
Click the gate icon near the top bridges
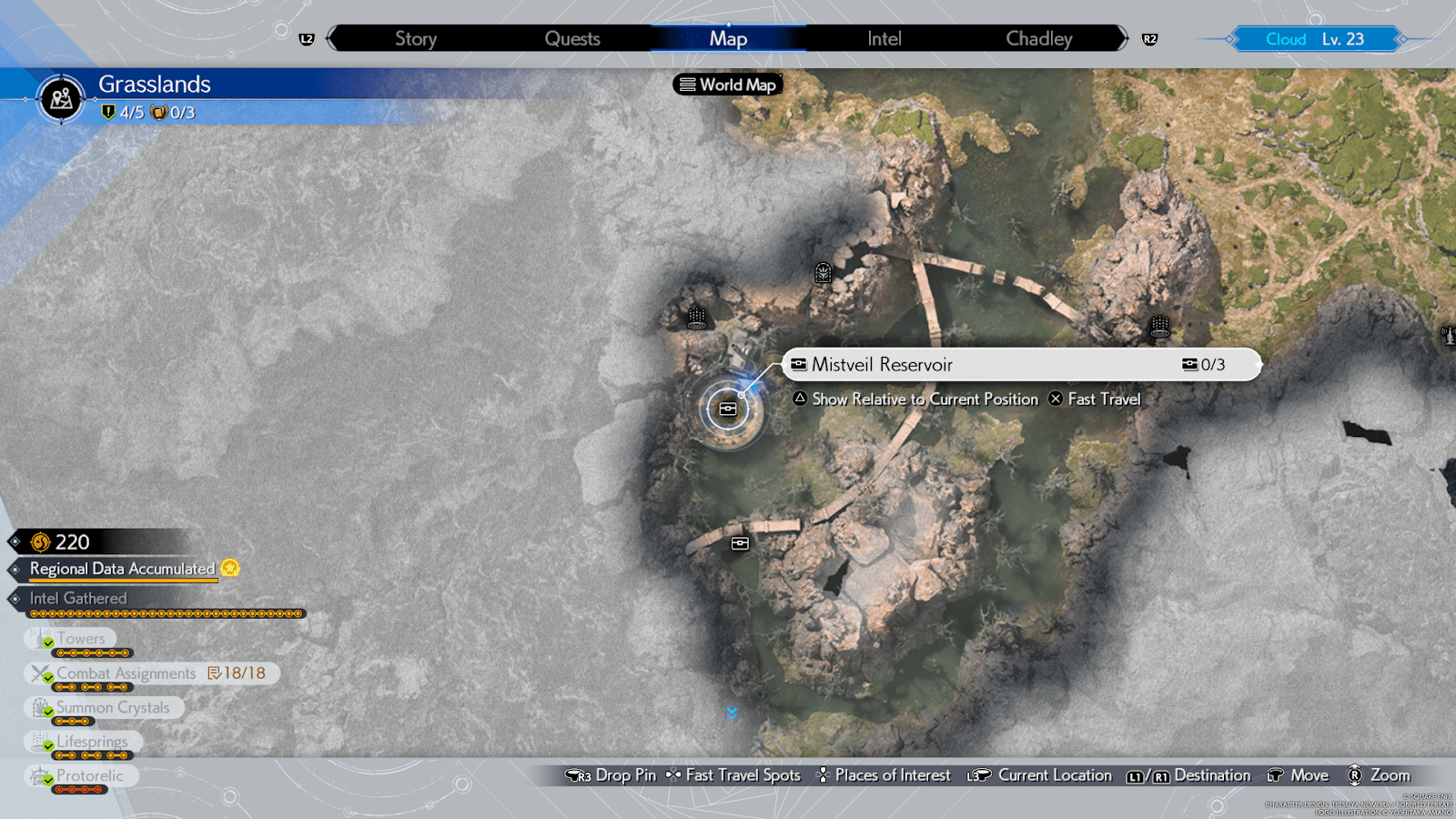(x=822, y=273)
